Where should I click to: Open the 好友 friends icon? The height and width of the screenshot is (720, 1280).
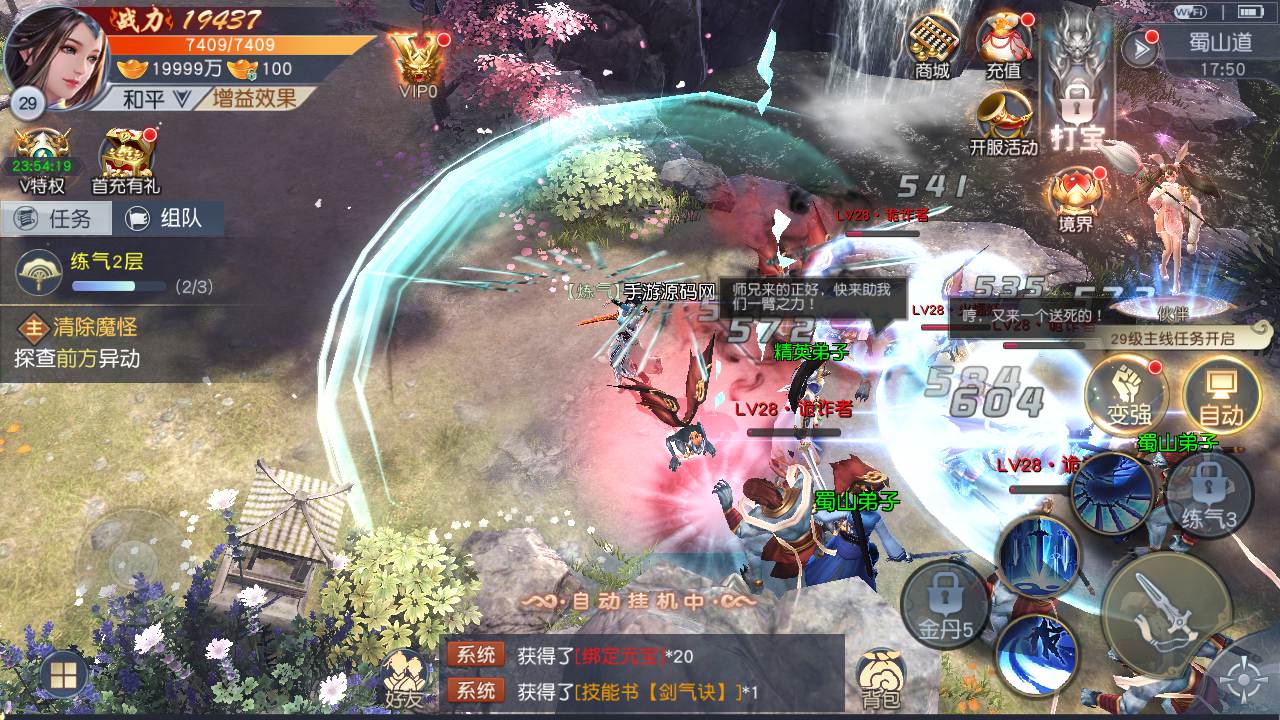404,680
